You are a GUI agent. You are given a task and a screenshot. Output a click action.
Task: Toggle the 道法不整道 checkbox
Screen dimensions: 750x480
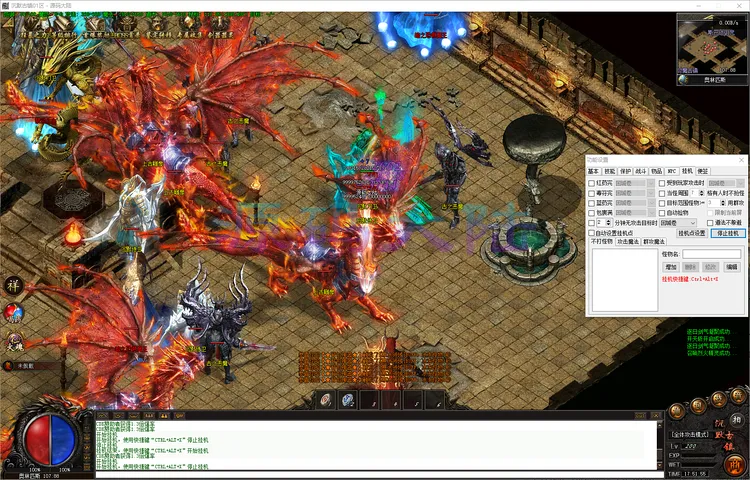(x=711, y=222)
